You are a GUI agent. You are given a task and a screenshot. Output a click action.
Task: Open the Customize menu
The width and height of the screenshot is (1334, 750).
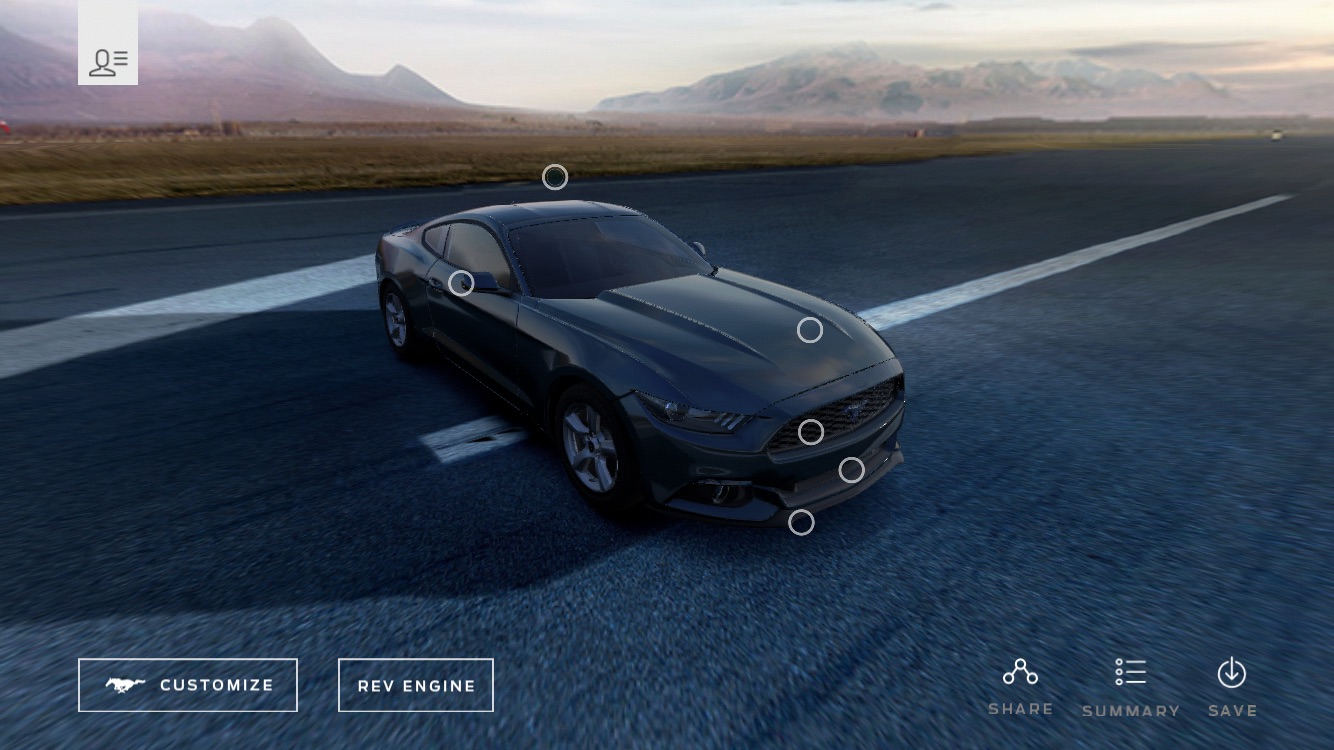click(188, 685)
